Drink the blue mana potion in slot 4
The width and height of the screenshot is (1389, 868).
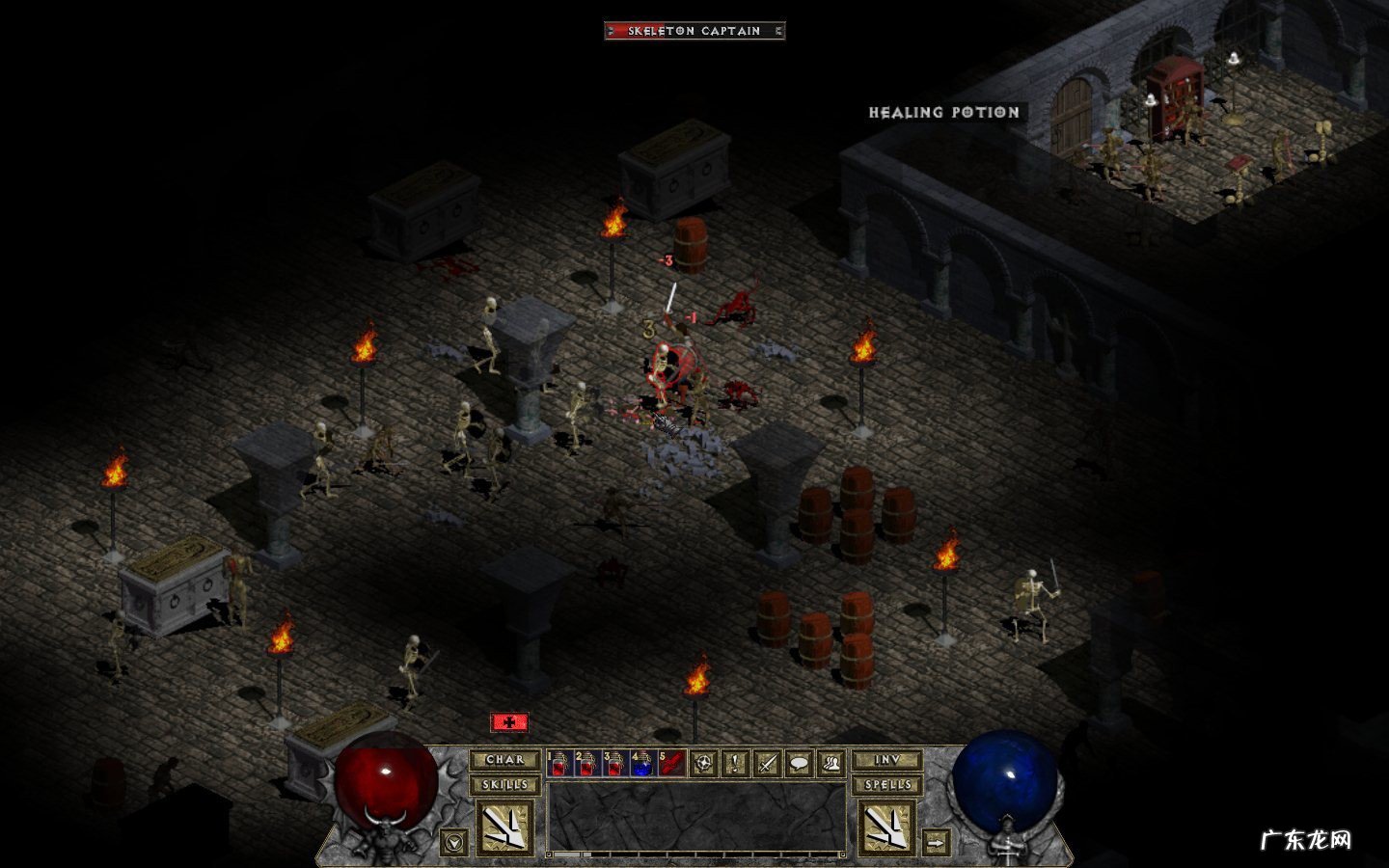[642, 764]
